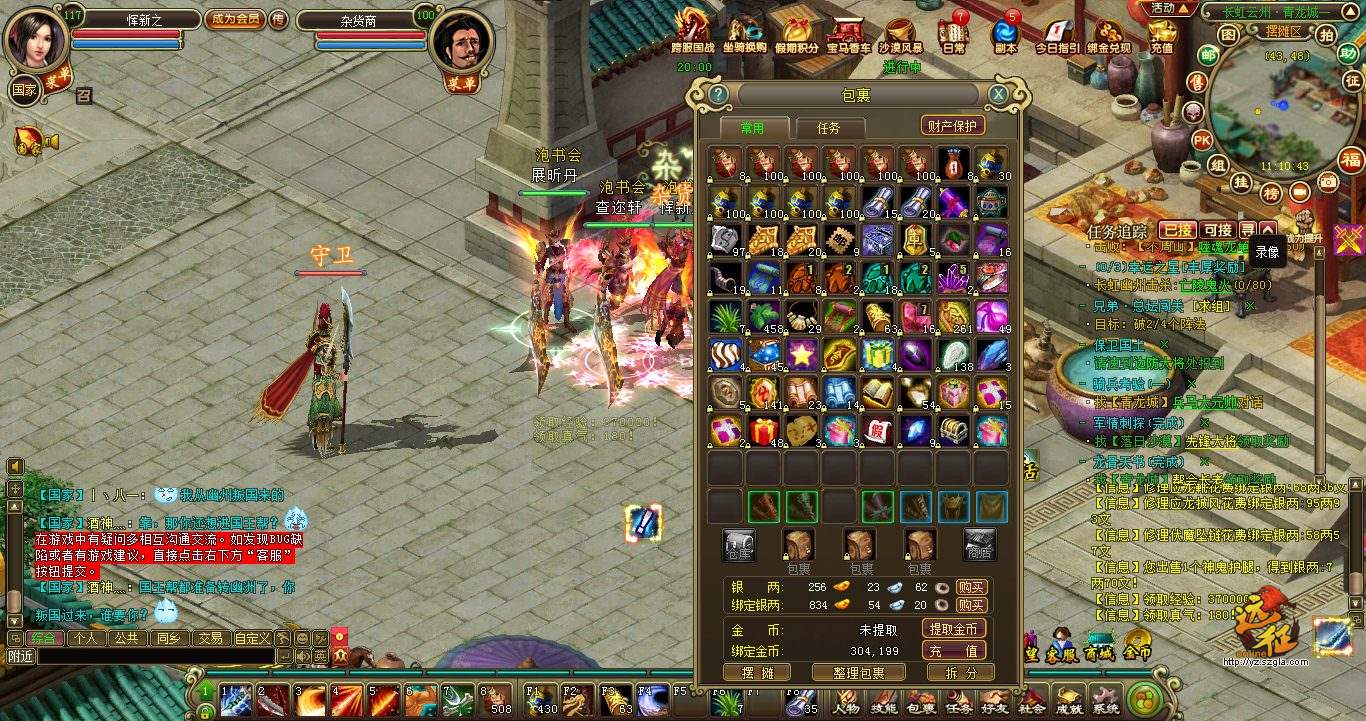Select the gold star item in the bag
Screen dimensions: 1366x721
802,354
